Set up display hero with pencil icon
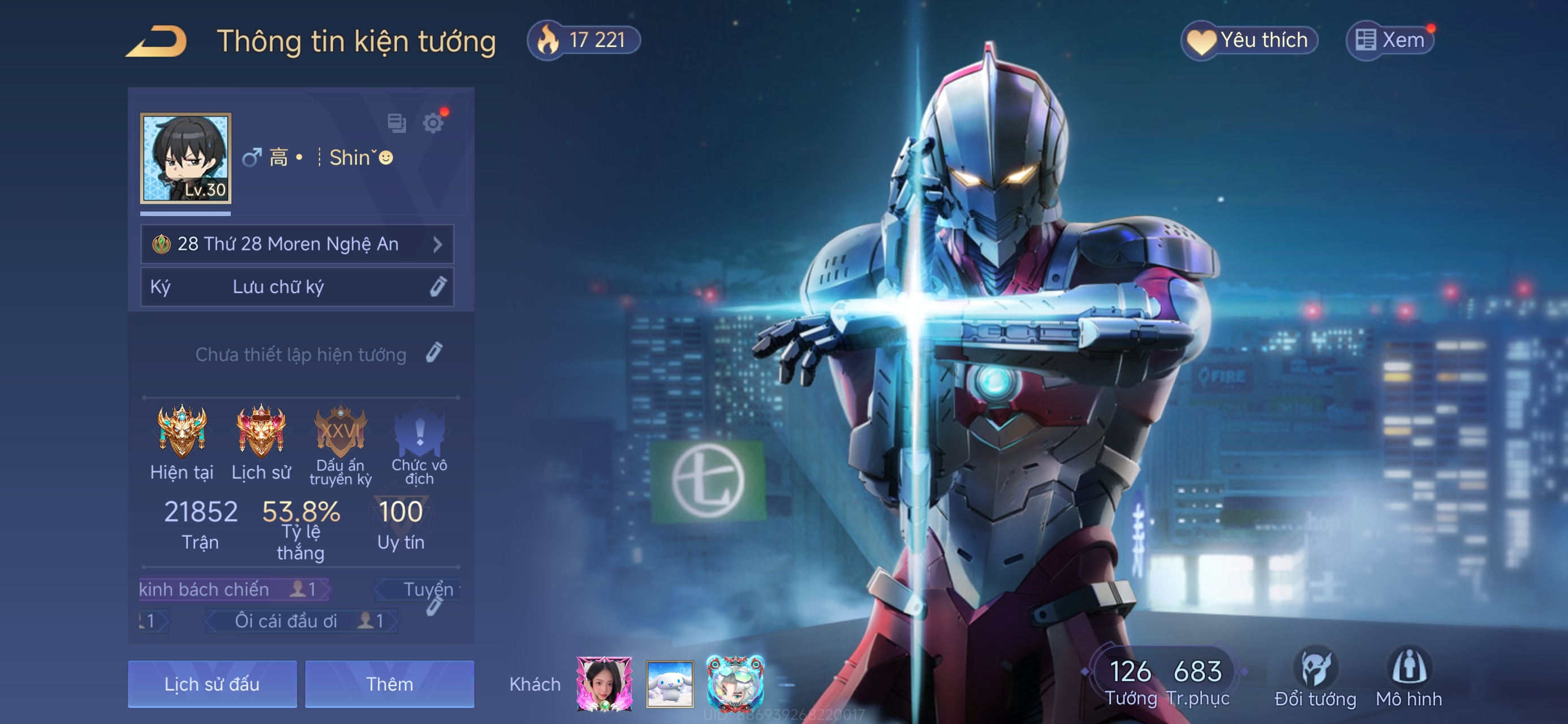The width and height of the screenshot is (1568, 724). (434, 353)
